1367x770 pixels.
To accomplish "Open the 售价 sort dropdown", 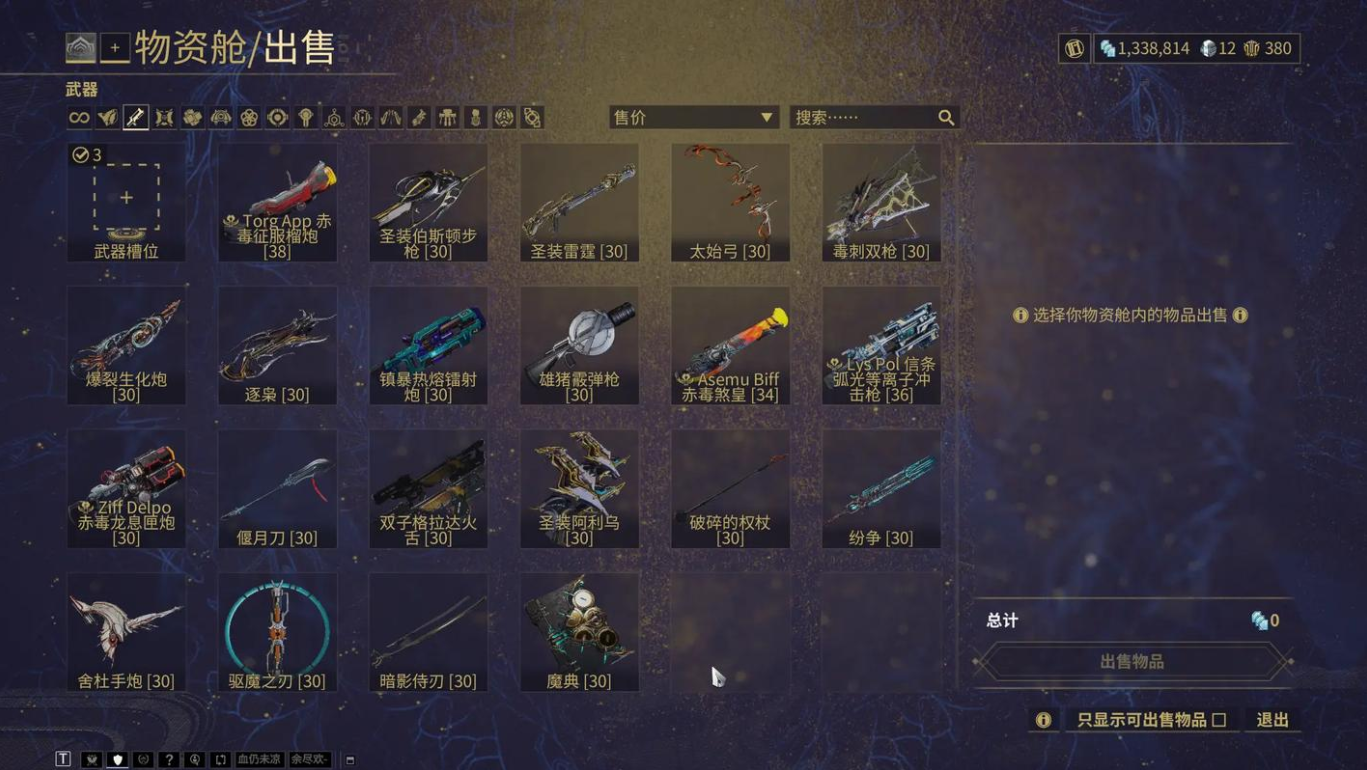I will 693,117.
